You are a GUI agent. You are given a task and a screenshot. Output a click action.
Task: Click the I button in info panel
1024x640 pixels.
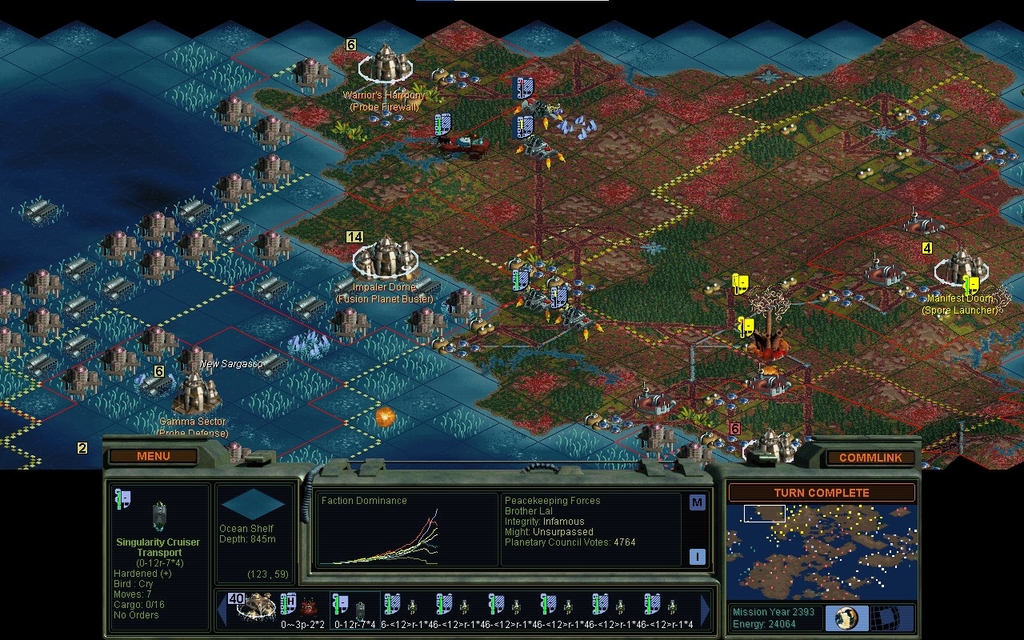(697, 557)
